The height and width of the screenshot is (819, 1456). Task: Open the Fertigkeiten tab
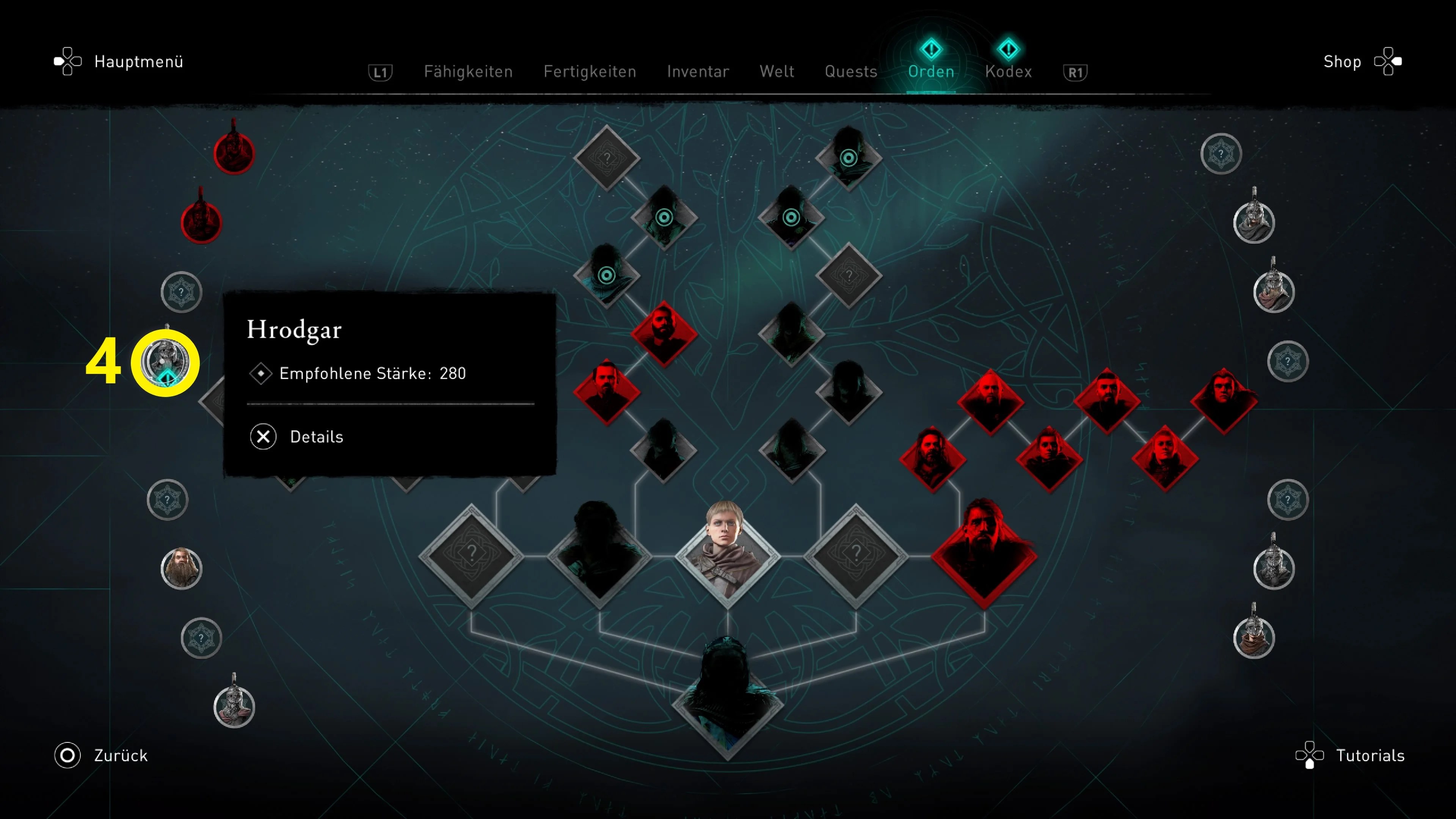(590, 72)
